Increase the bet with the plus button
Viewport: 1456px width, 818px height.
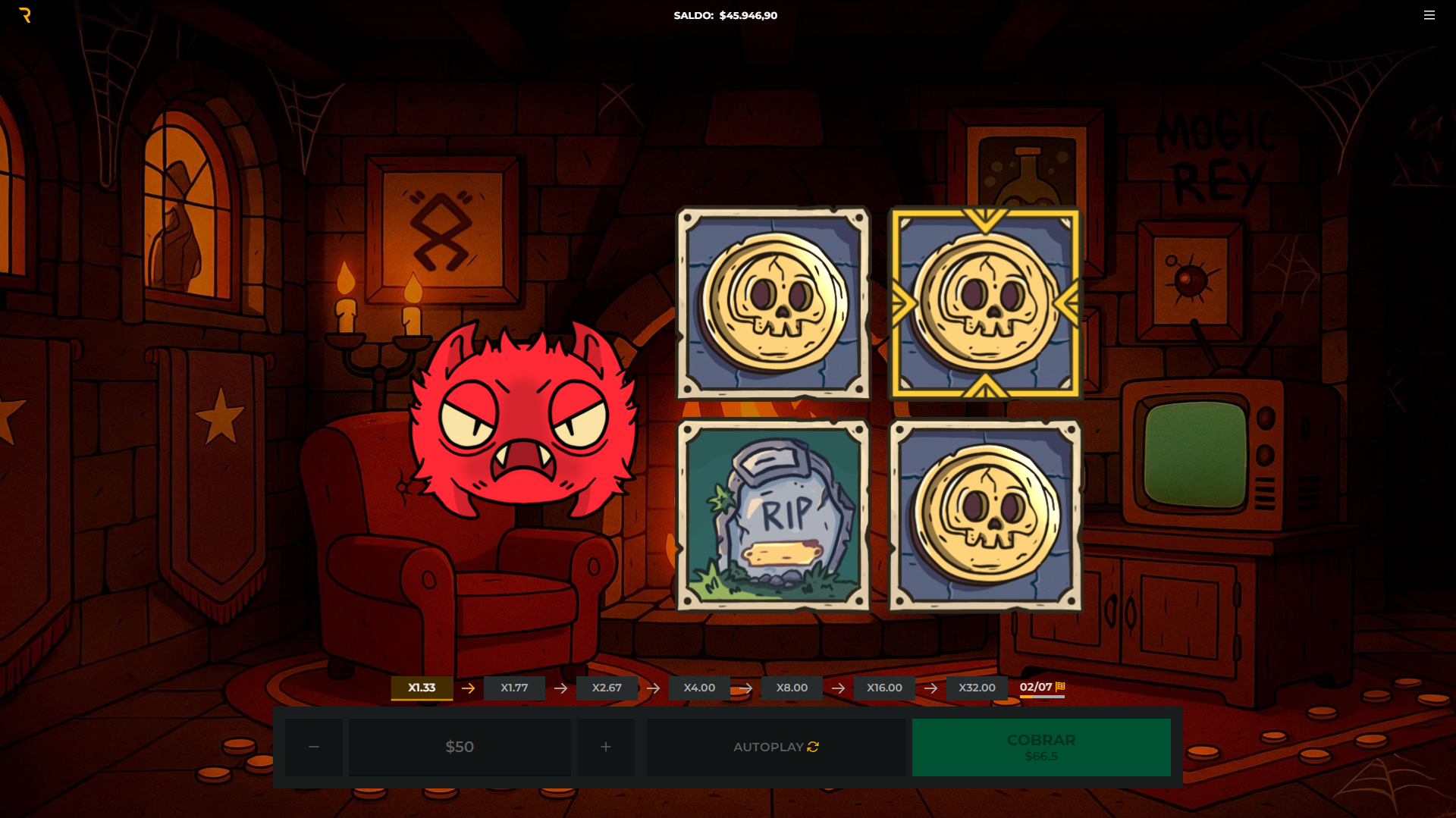pyautogui.click(x=605, y=747)
